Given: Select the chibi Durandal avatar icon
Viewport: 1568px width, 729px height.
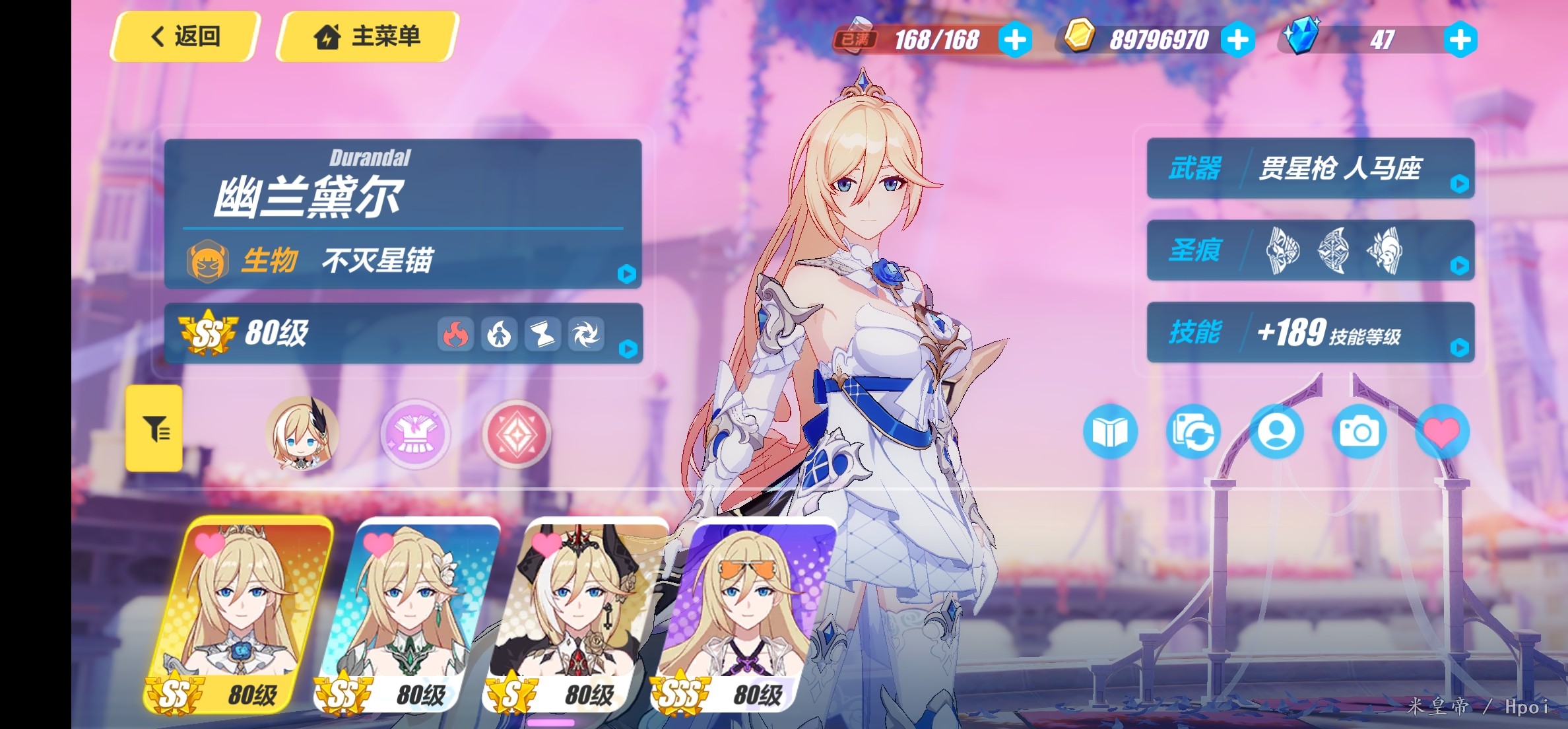Looking at the screenshot, I should pyautogui.click(x=302, y=433).
